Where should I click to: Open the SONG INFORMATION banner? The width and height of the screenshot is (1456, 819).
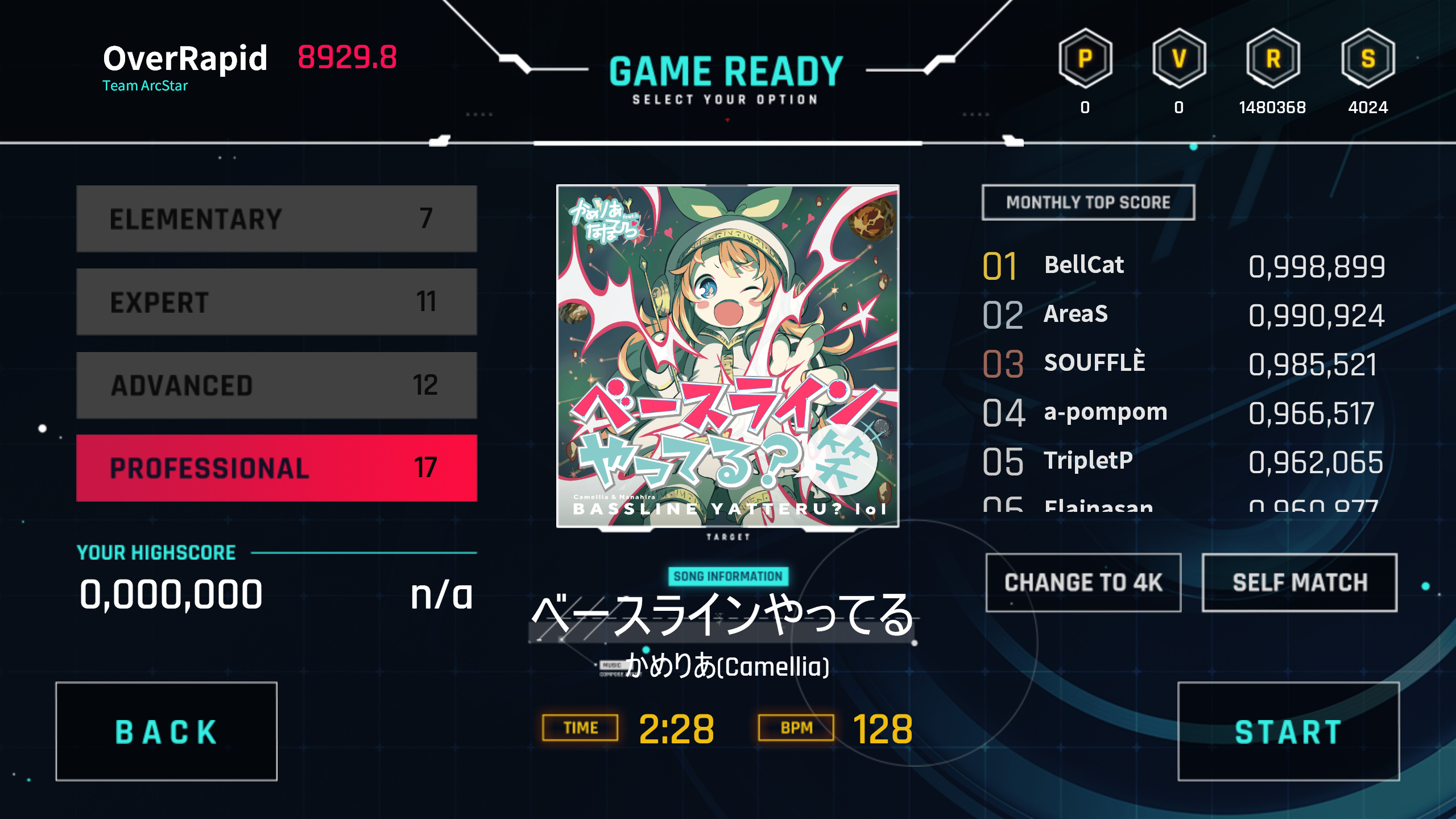point(728,576)
